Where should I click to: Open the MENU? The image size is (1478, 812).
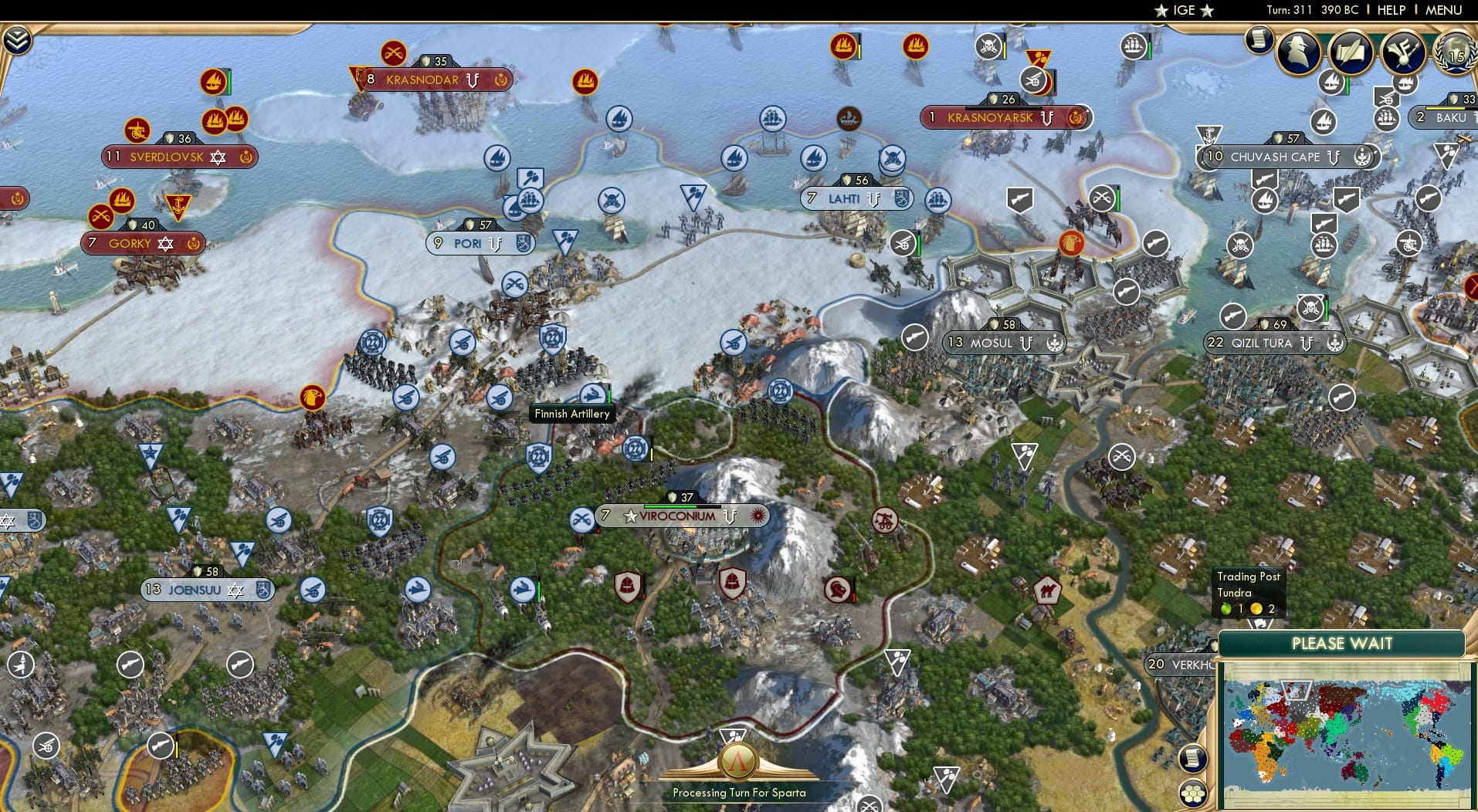1443,10
